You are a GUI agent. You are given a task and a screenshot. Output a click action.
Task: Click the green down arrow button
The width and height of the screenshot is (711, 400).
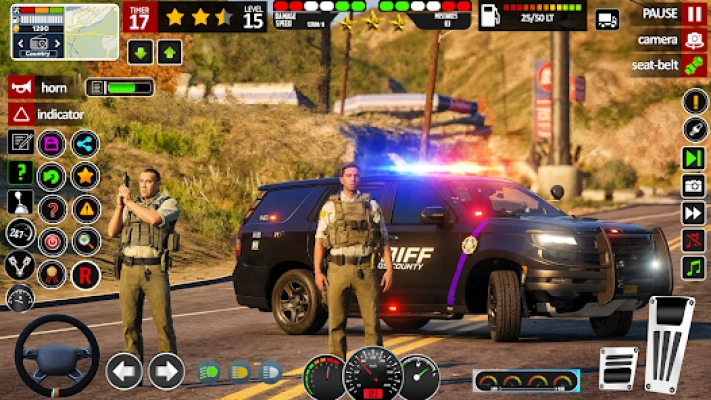139,53
